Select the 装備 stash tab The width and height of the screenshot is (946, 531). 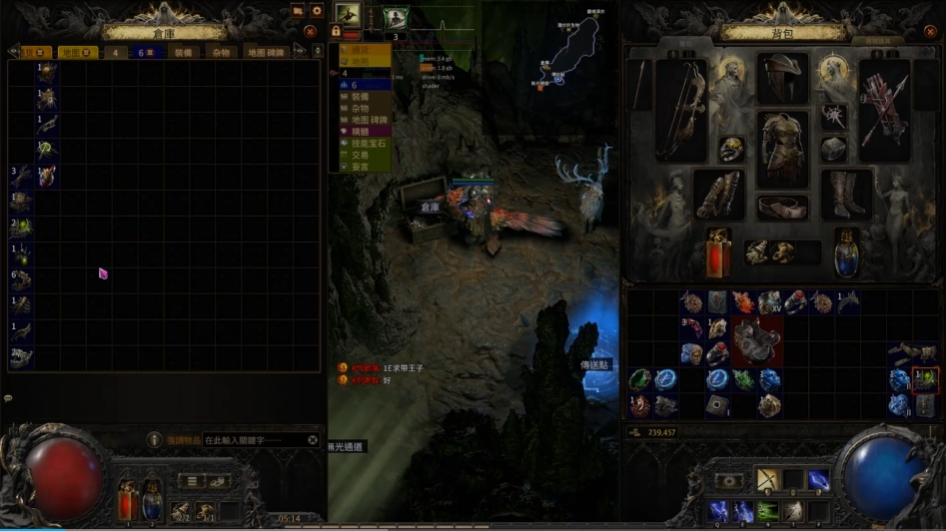(185, 52)
